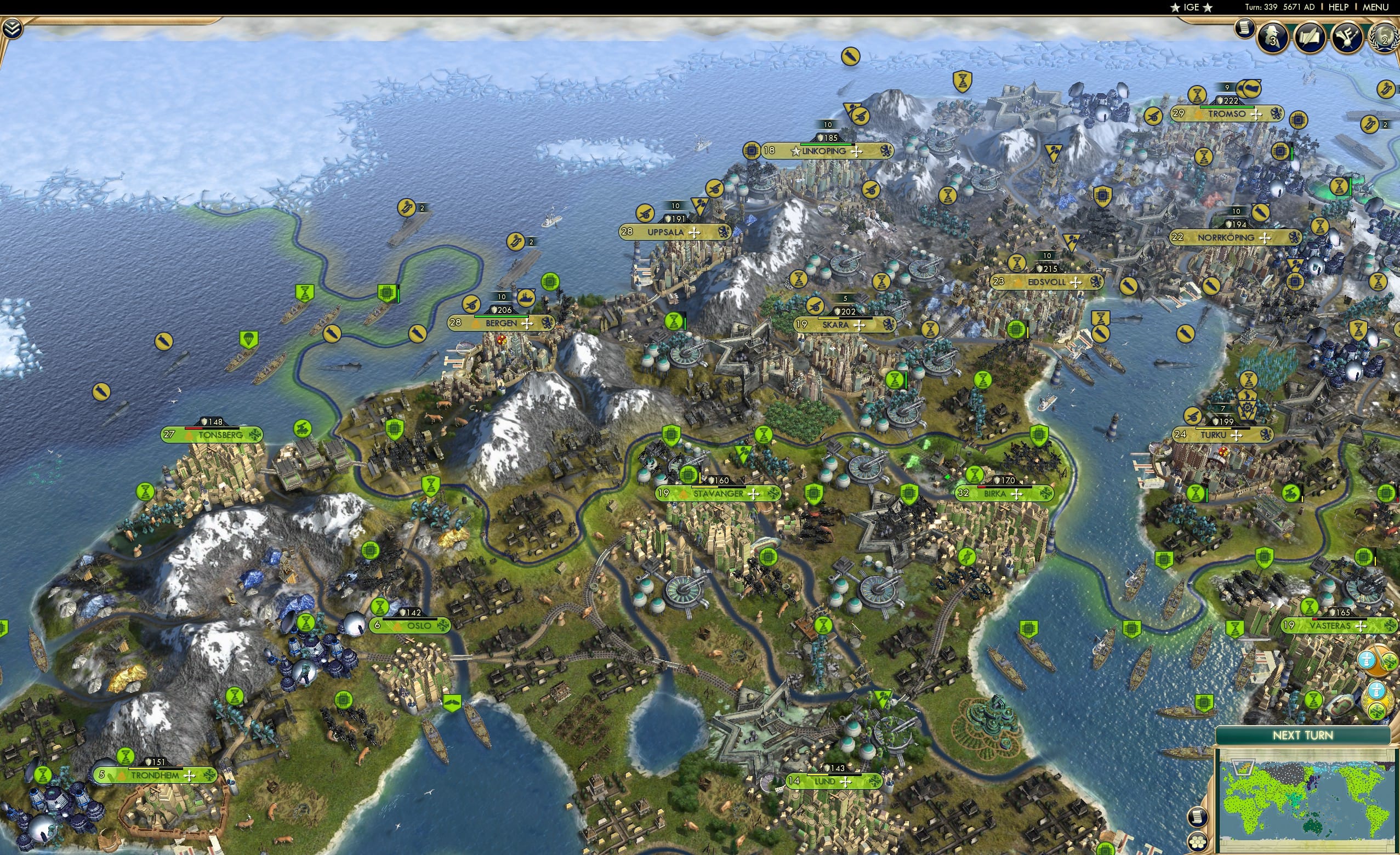Click HELP in the top bar
Viewport: 1400px width, 855px height.
[x=1339, y=7]
